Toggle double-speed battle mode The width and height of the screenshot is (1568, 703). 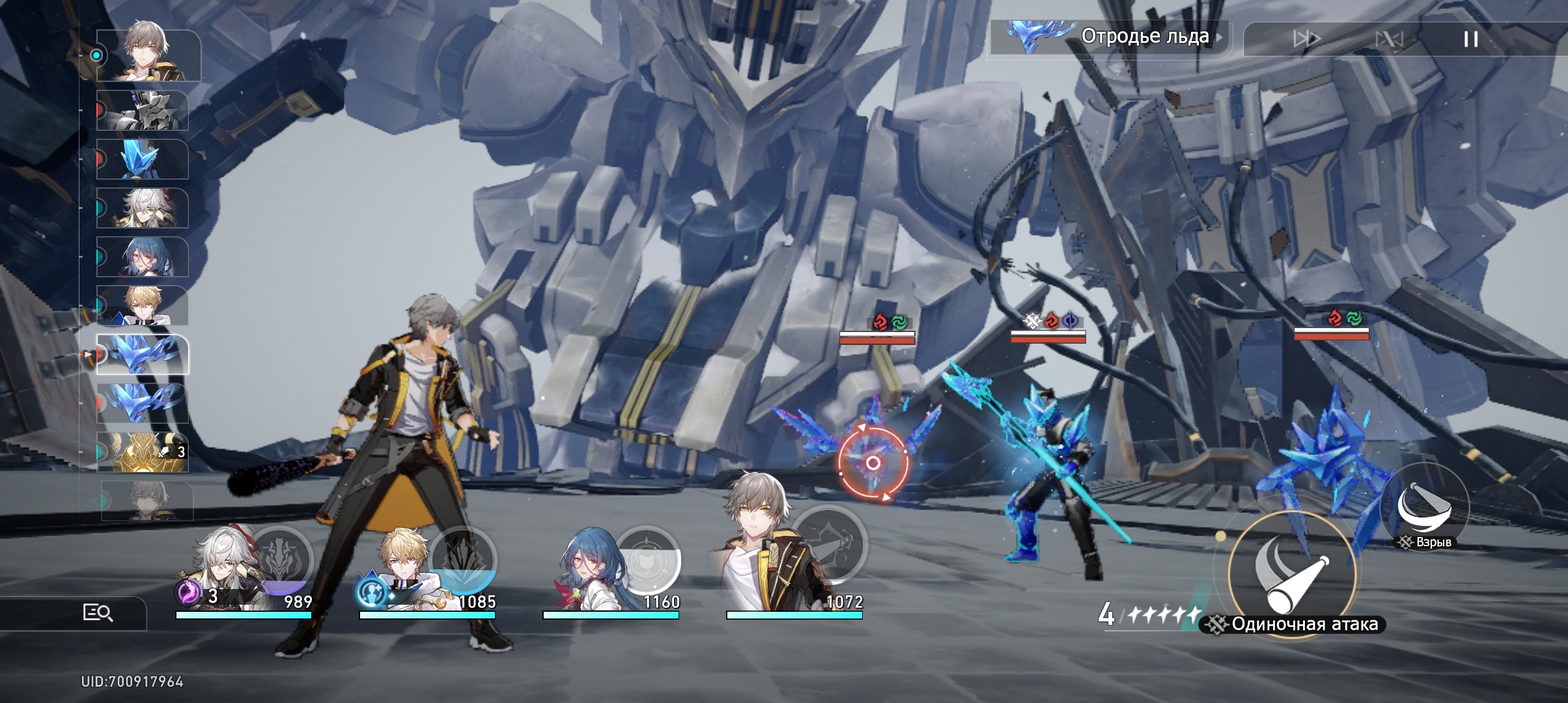pyautogui.click(x=1306, y=39)
